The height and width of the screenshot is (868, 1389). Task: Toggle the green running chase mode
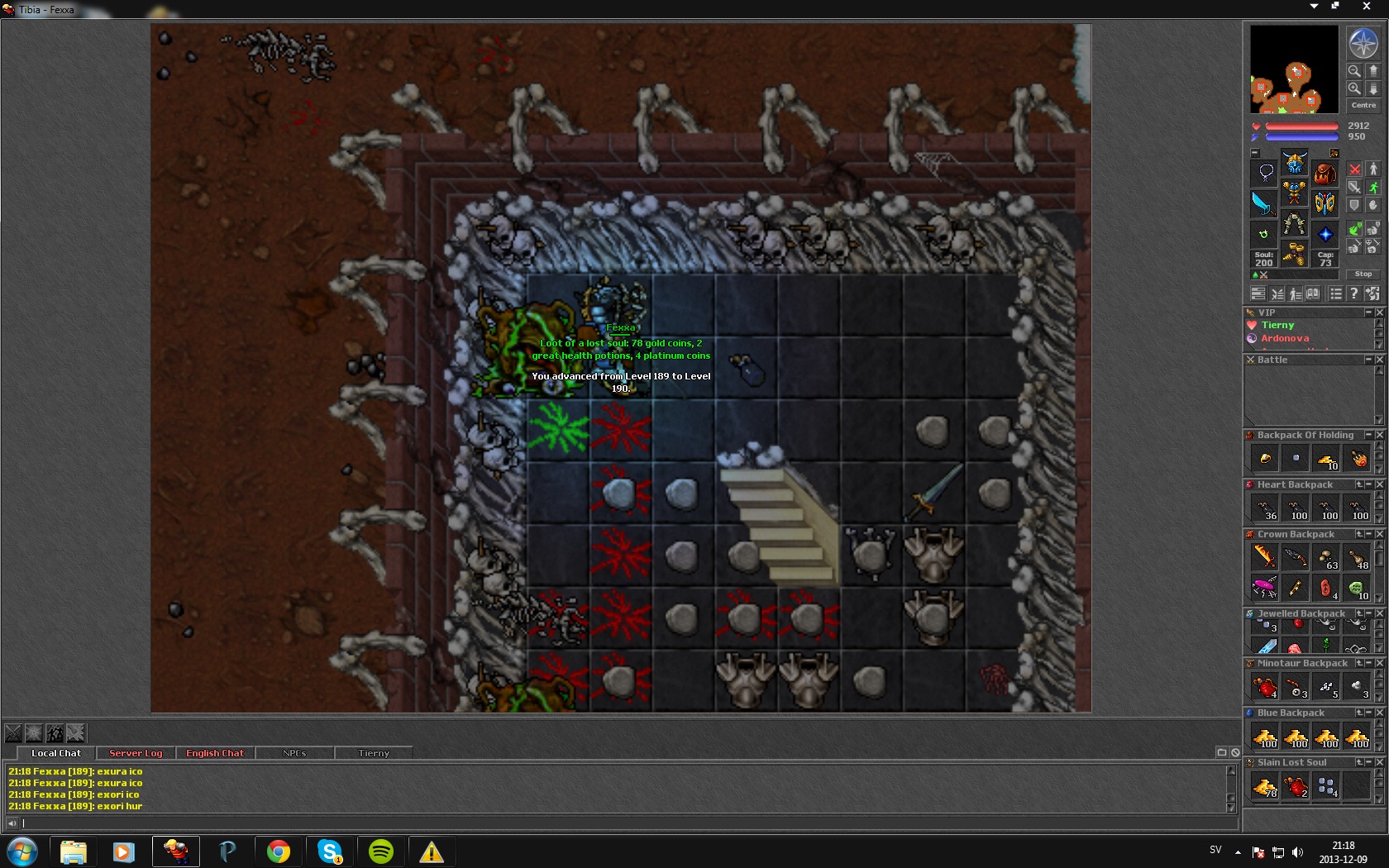pos(1373,188)
